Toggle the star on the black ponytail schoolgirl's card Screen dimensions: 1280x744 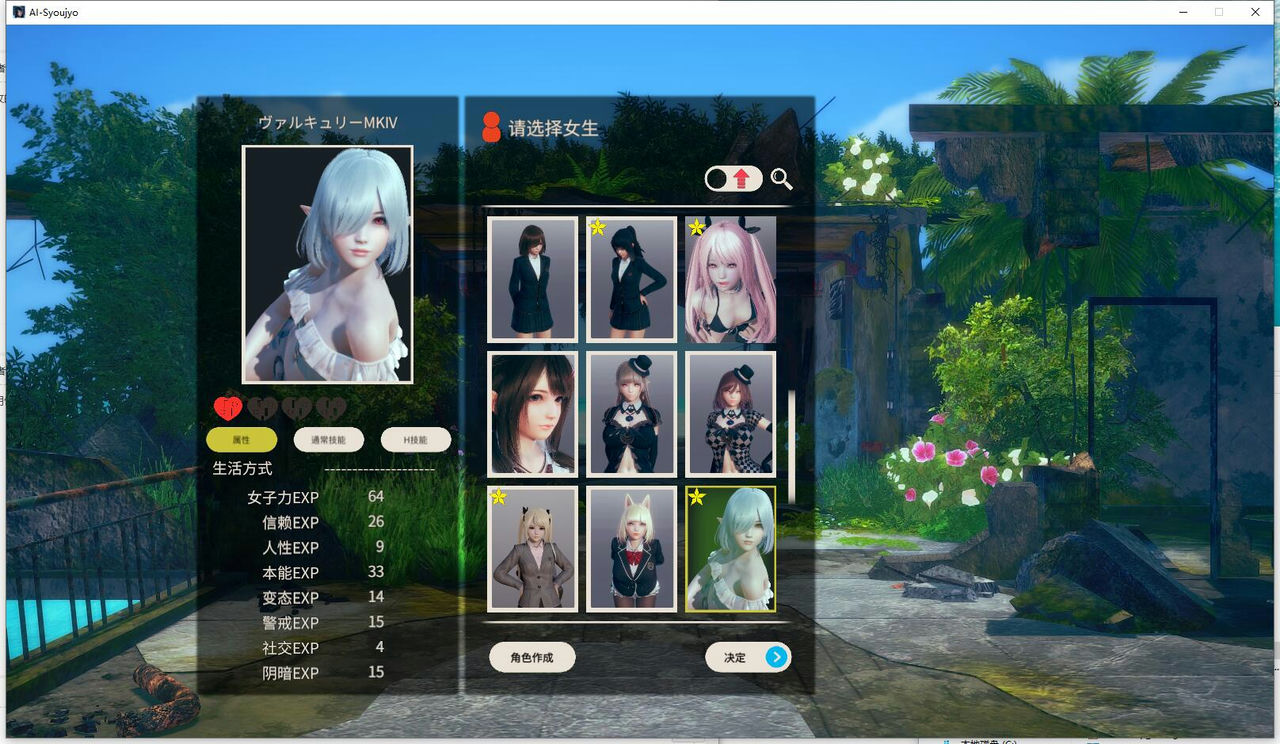pos(597,227)
